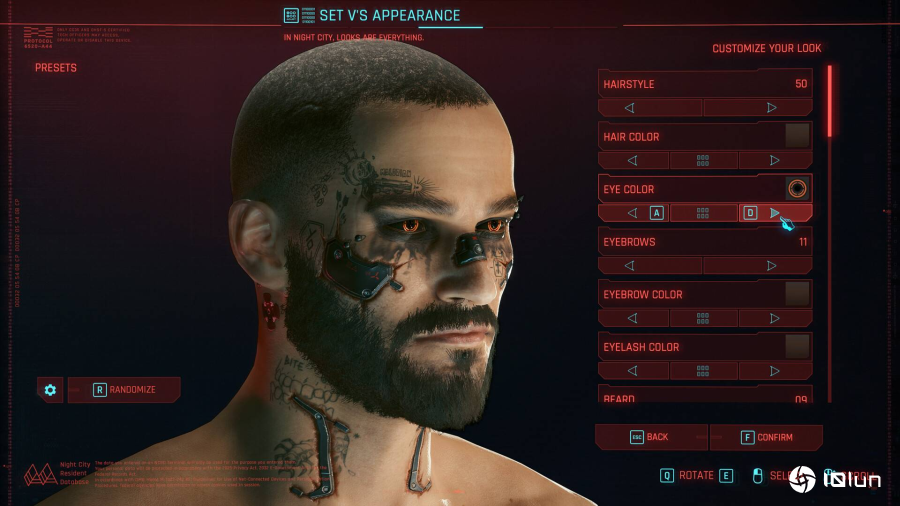Choose previous hair color arrow
This screenshot has height=506, width=900.
point(632,160)
